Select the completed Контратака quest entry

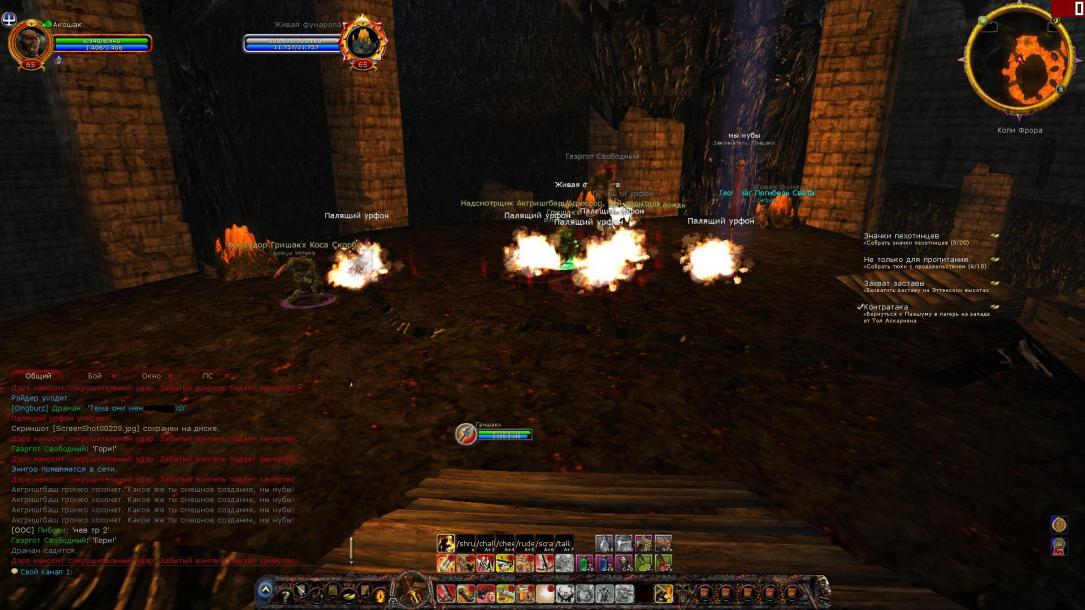(x=886, y=308)
